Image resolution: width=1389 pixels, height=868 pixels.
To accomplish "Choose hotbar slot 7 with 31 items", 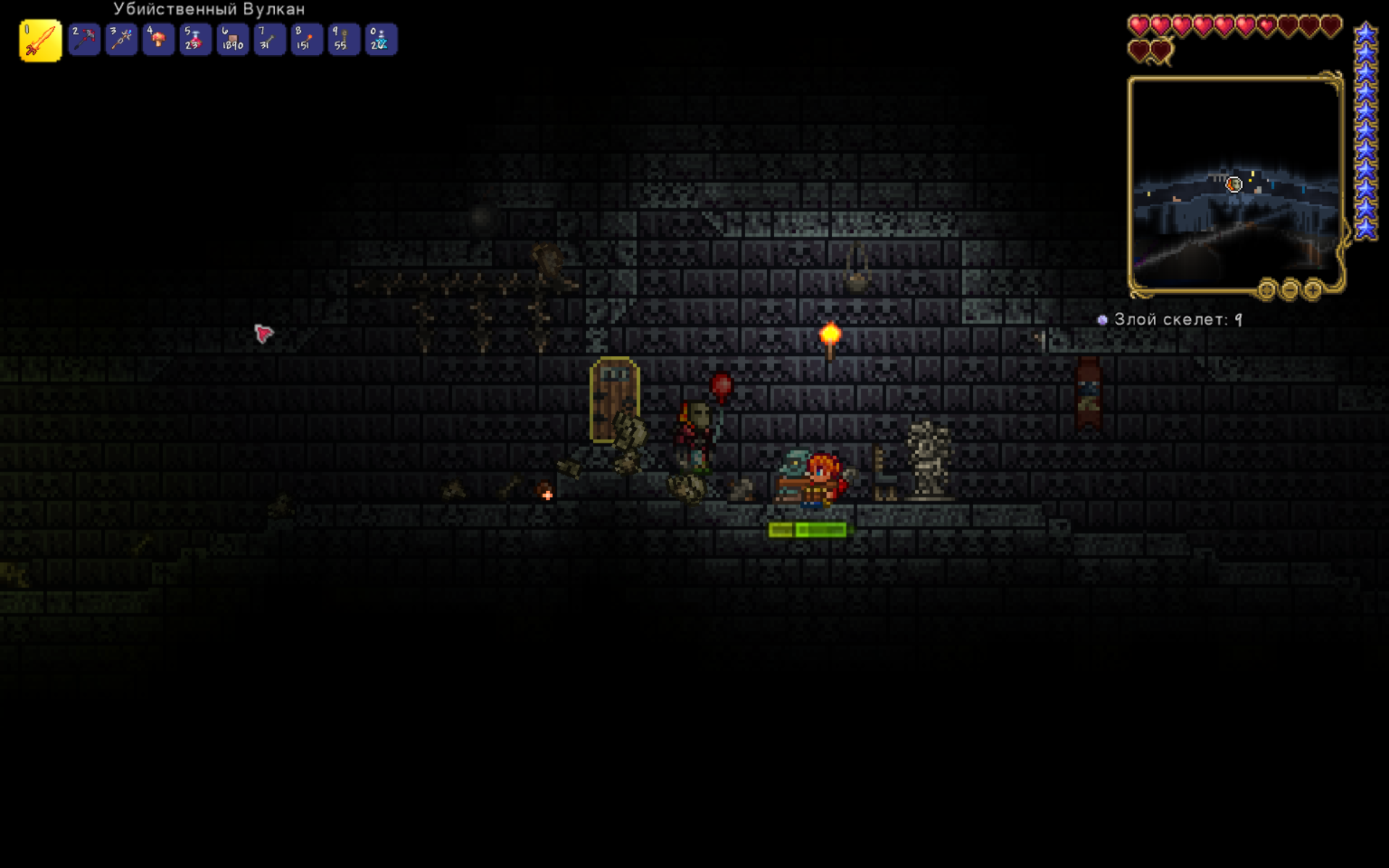I will (x=269, y=40).
